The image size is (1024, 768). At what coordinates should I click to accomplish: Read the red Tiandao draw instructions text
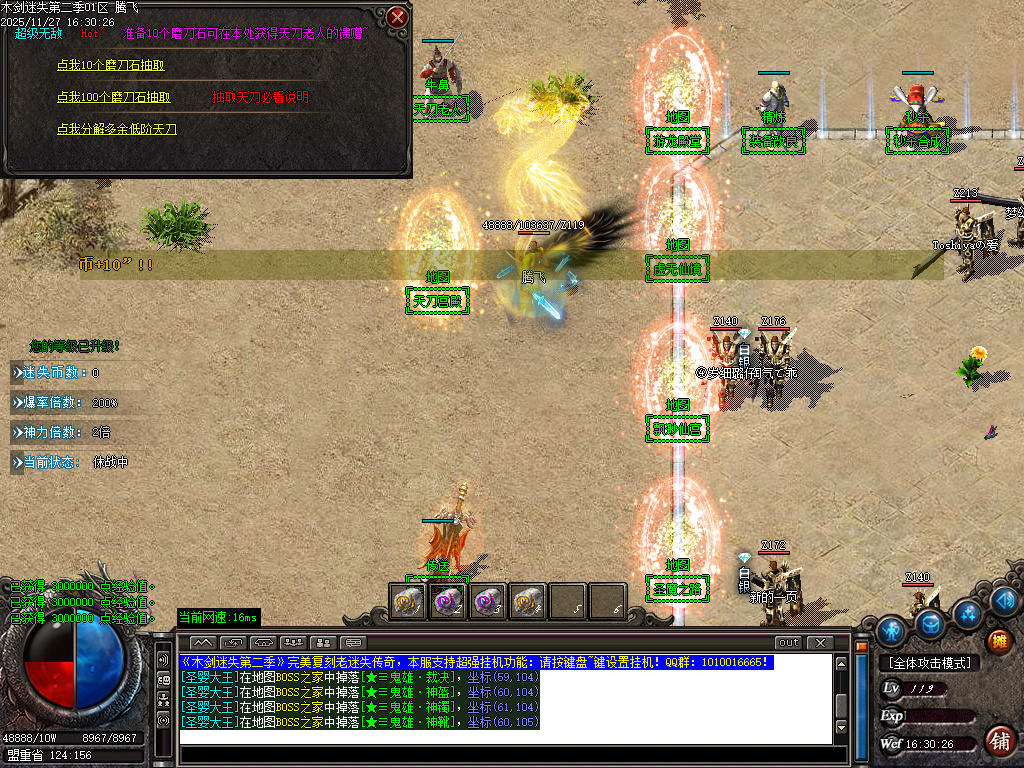(260, 98)
